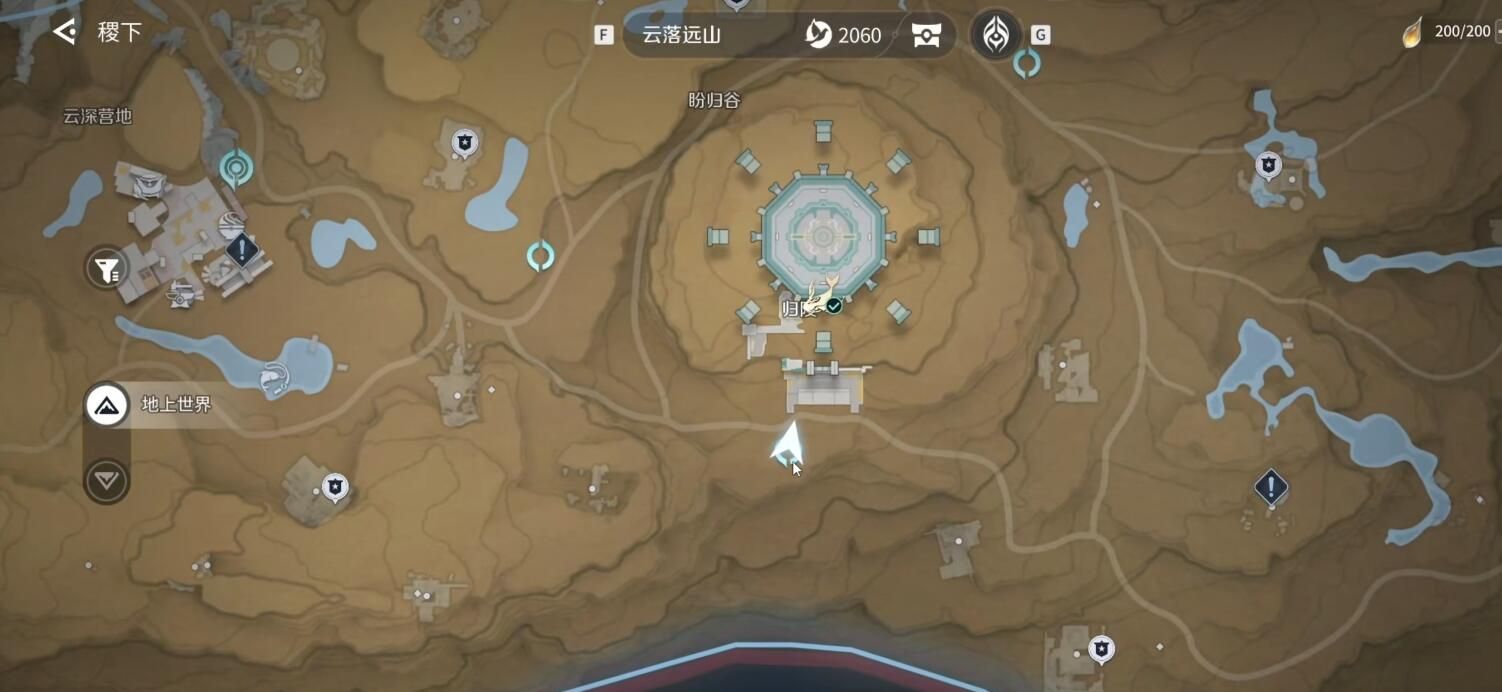Open the quest marker in 云深营地 camp

pyautogui.click(x=242, y=248)
